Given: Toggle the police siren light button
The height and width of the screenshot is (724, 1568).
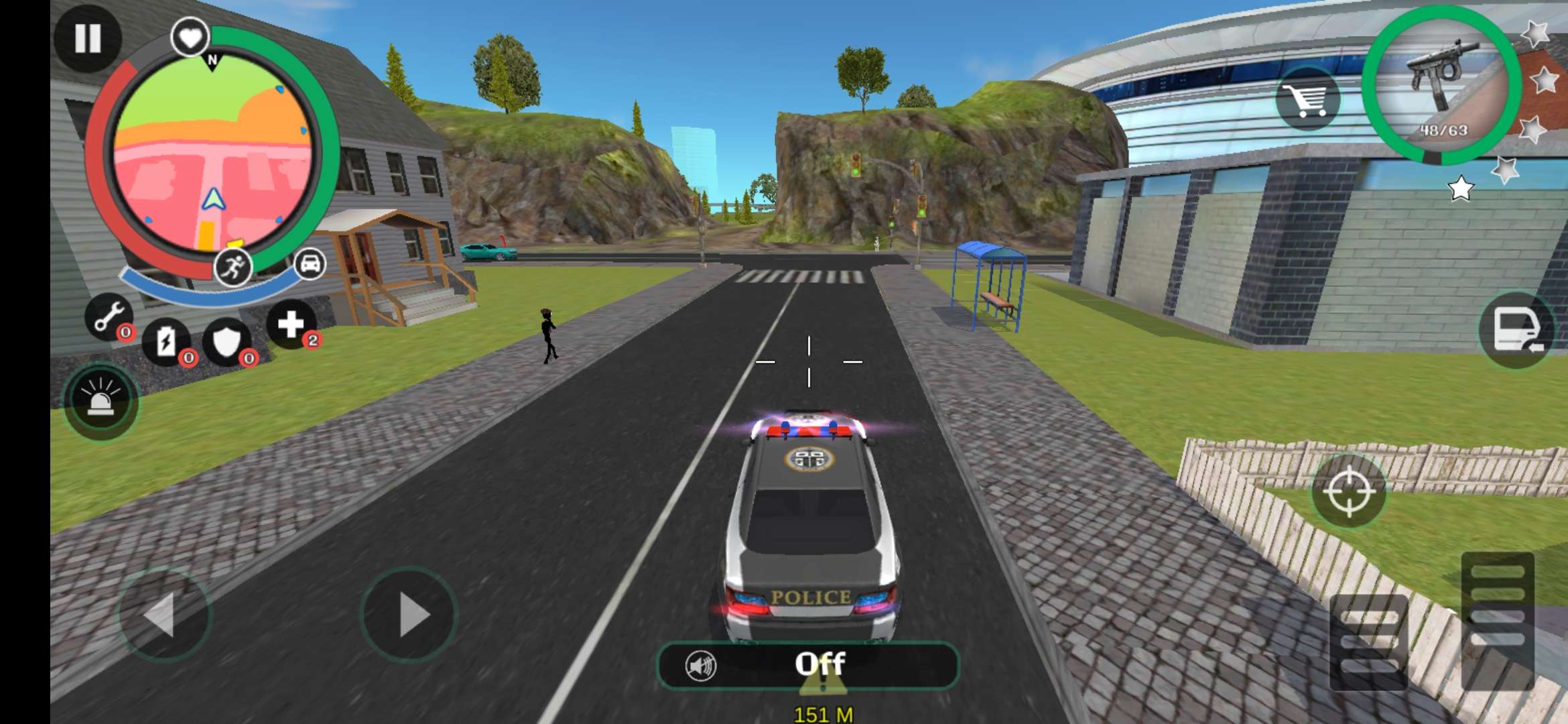Looking at the screenshot, I should click(x=101, y=401).
